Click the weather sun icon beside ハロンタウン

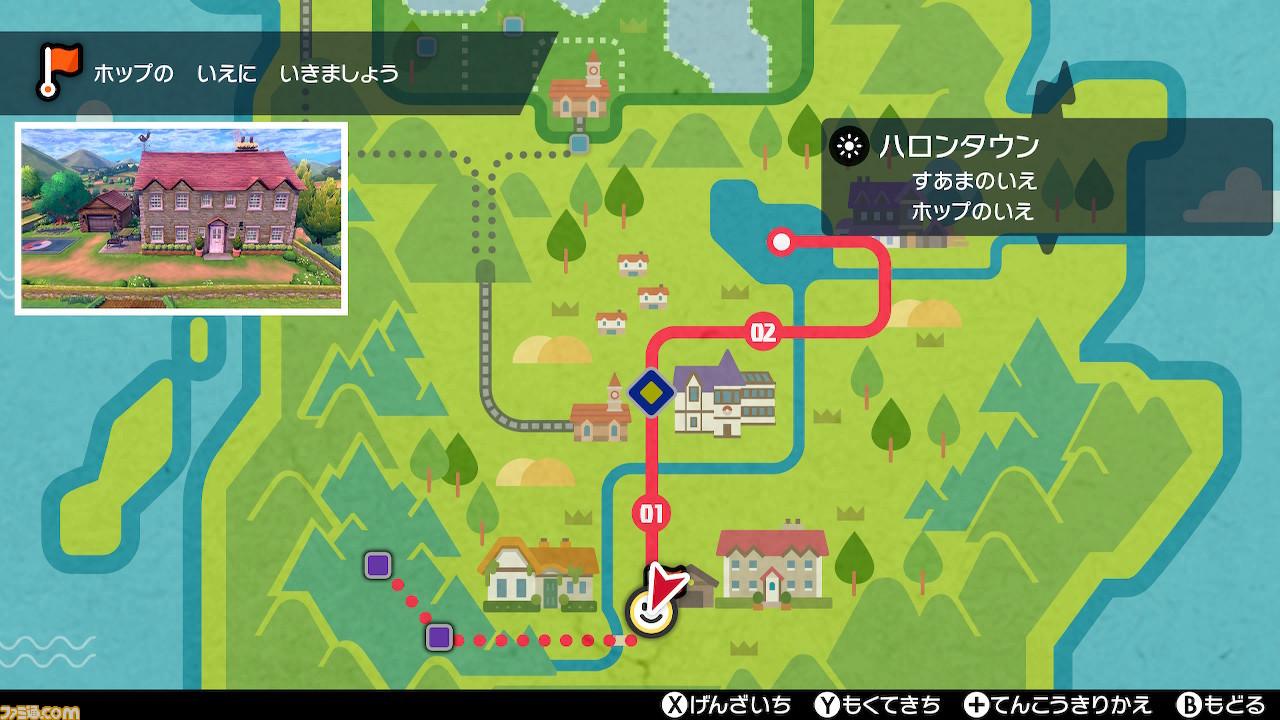coord(851,145)
